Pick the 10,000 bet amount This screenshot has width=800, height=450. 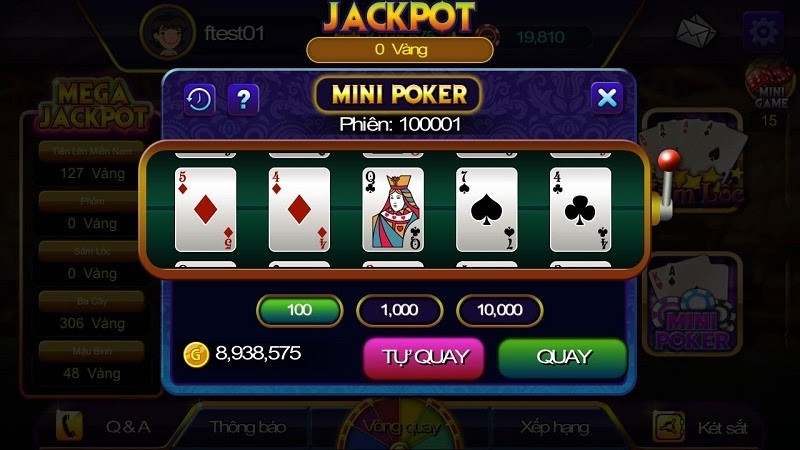(499, 310)
